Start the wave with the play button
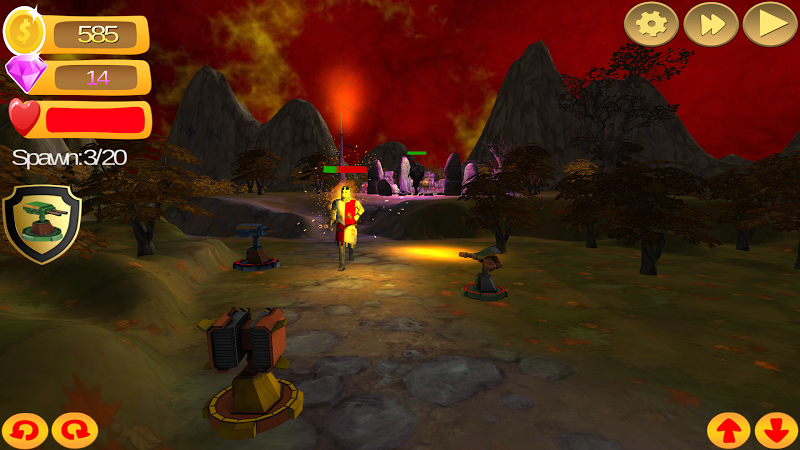 [x=769, y=24]
